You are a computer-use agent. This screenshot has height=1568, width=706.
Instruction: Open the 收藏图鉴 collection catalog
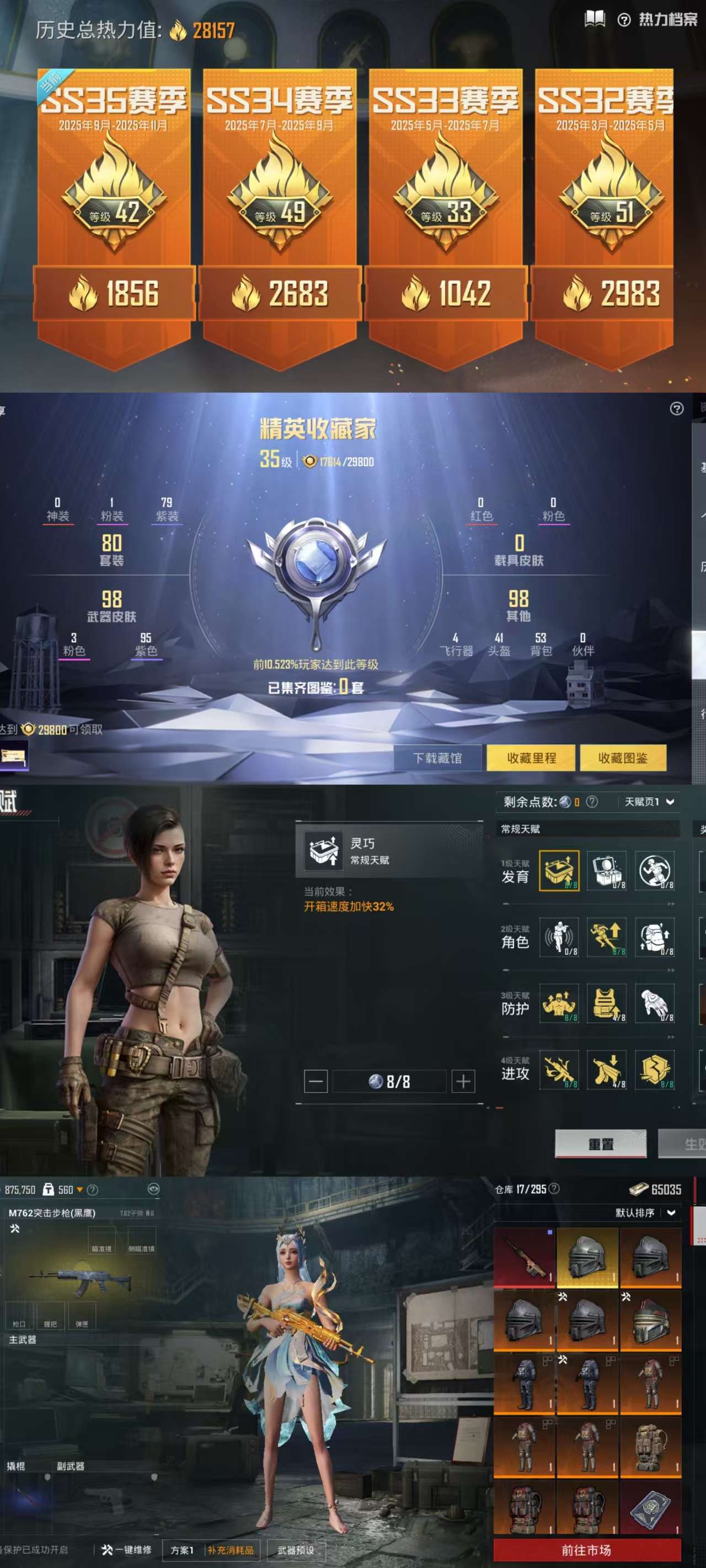click(623, 758)
